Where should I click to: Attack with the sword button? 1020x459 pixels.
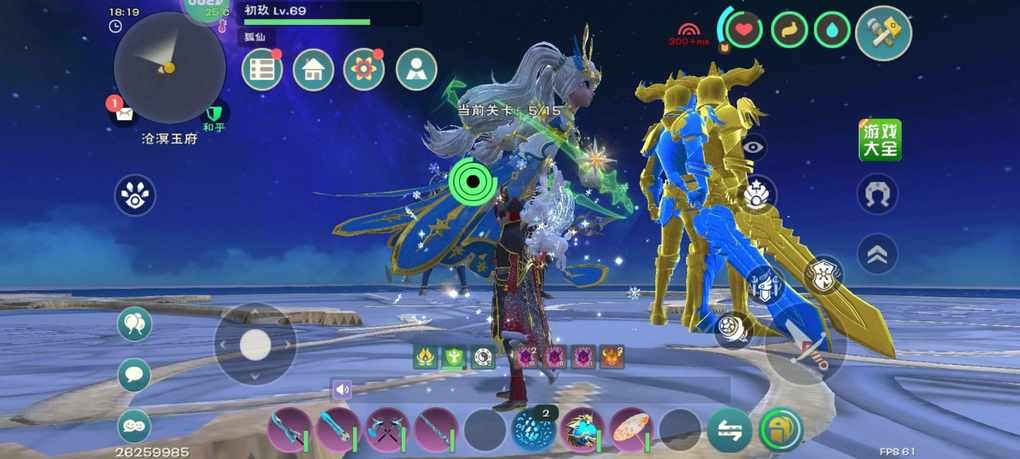coord(806,345)
